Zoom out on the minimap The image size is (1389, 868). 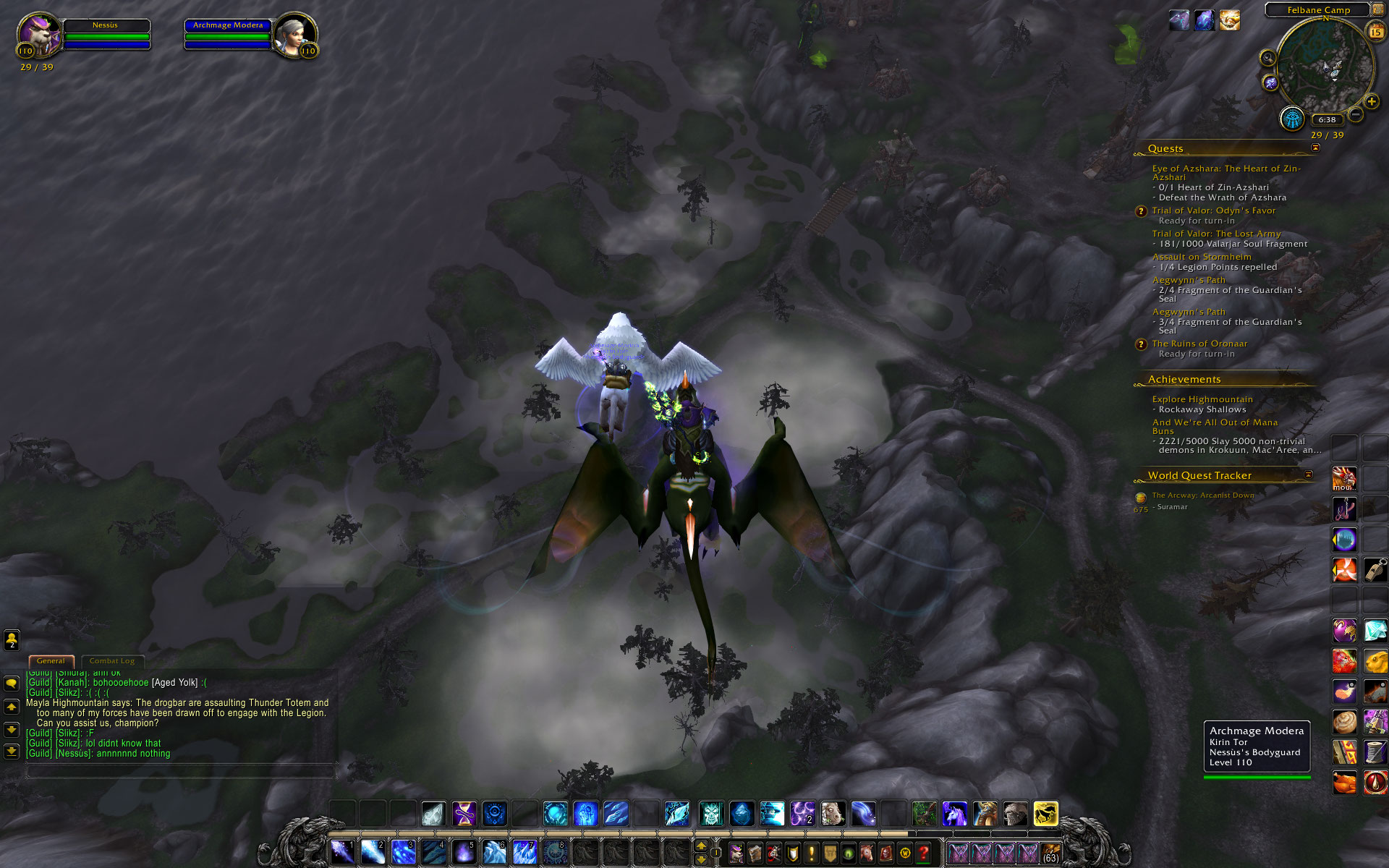point(1356,114)
